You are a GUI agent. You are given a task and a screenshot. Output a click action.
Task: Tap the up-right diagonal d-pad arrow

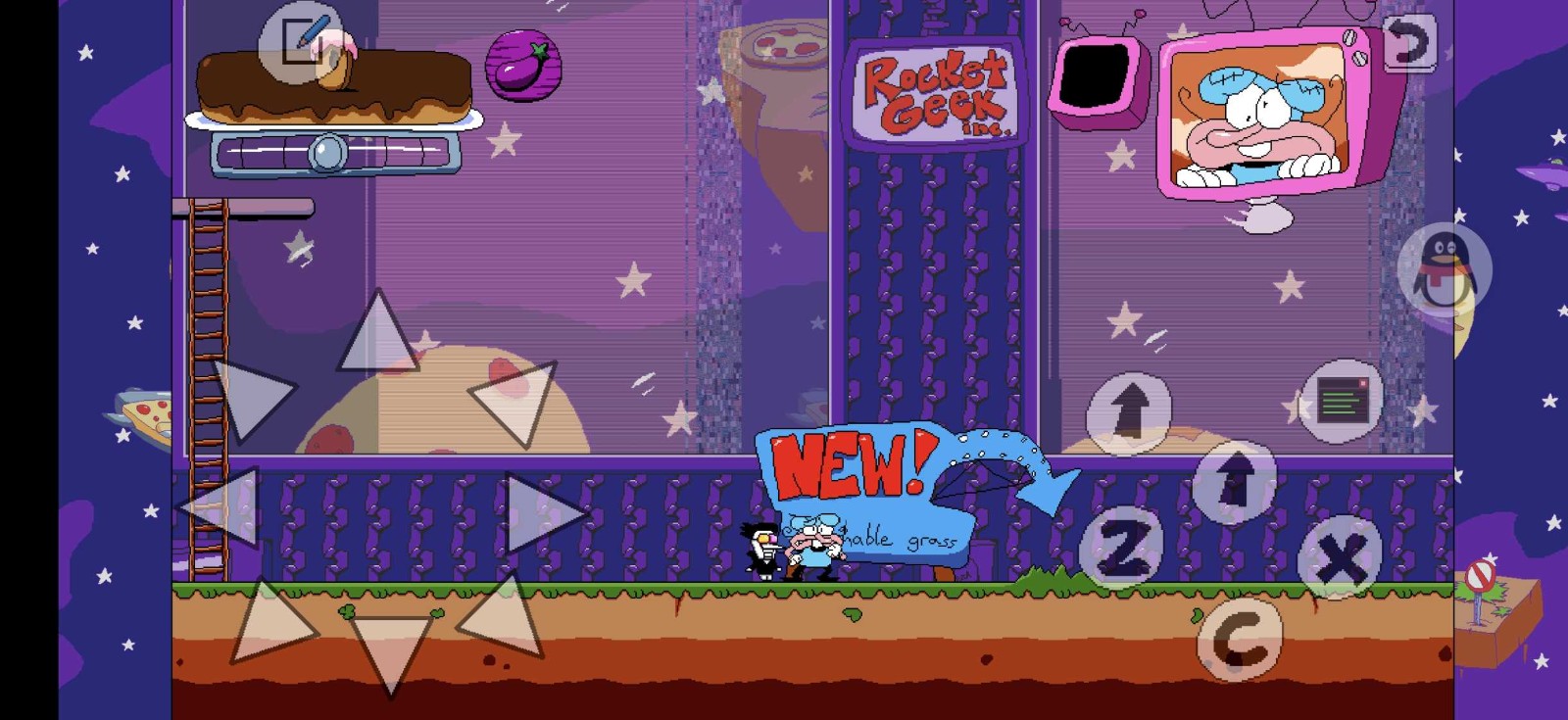pyautogui.click(x=516, y=400)
